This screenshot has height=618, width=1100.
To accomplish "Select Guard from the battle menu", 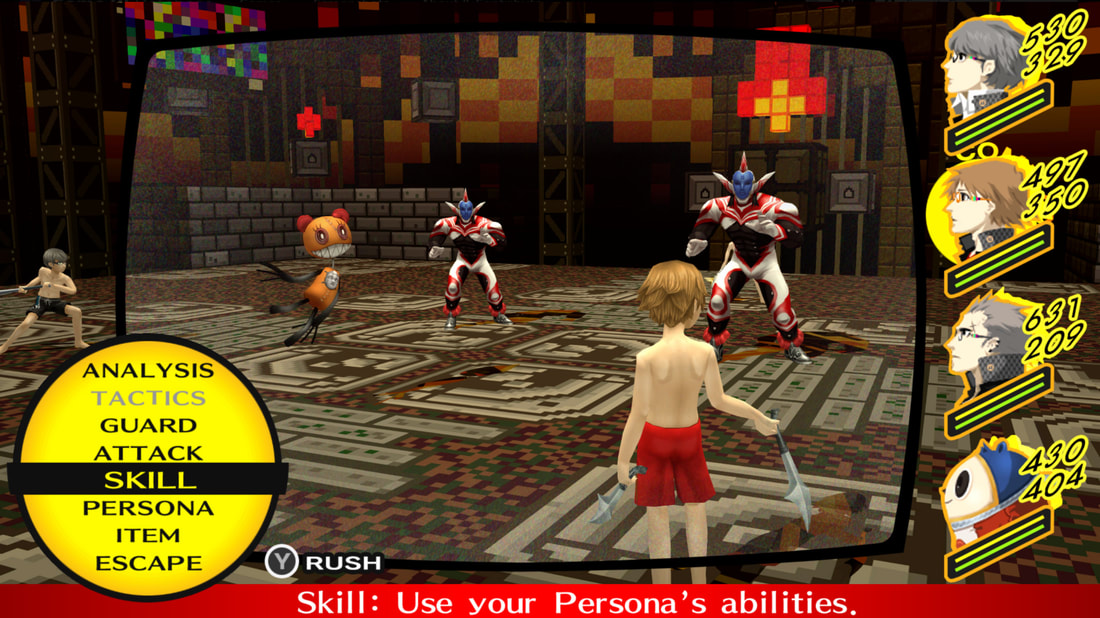I will click(148, 425).
